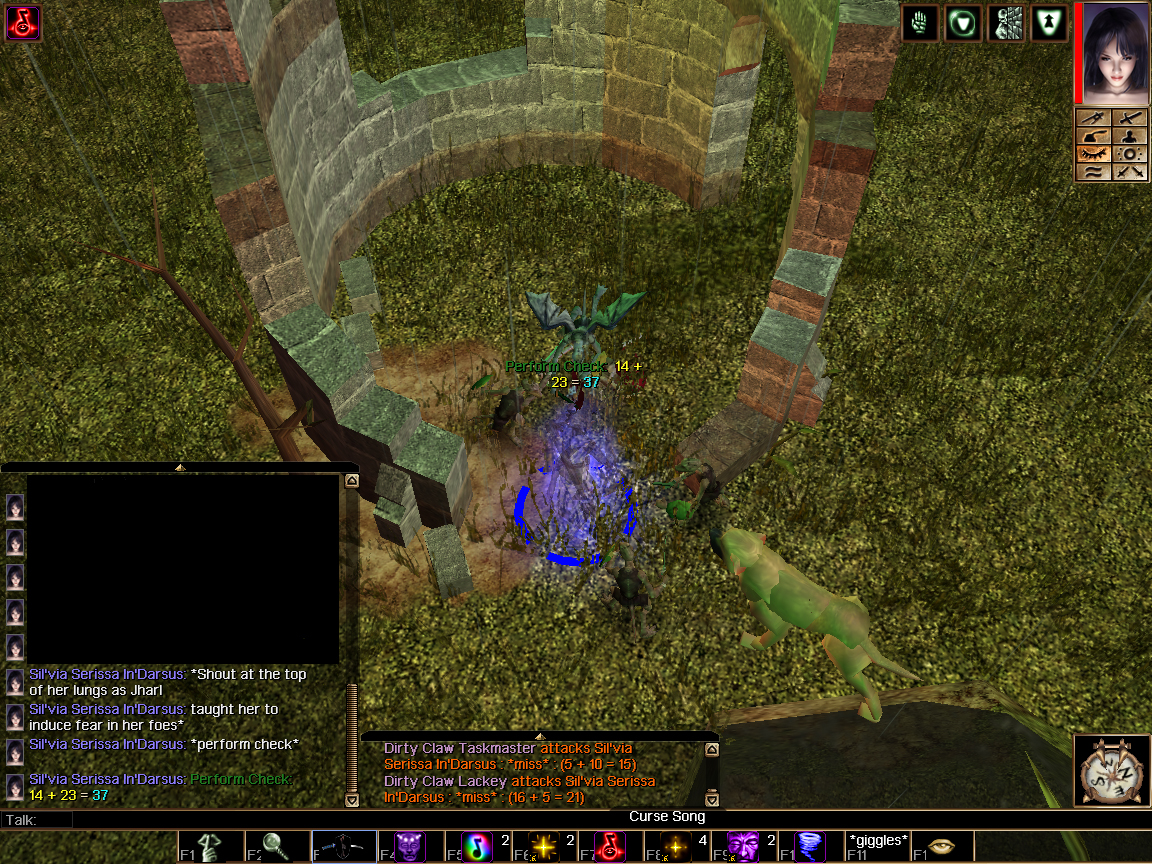
Task: Equip the weapon quickslot on F3
Action: point(344,847)
